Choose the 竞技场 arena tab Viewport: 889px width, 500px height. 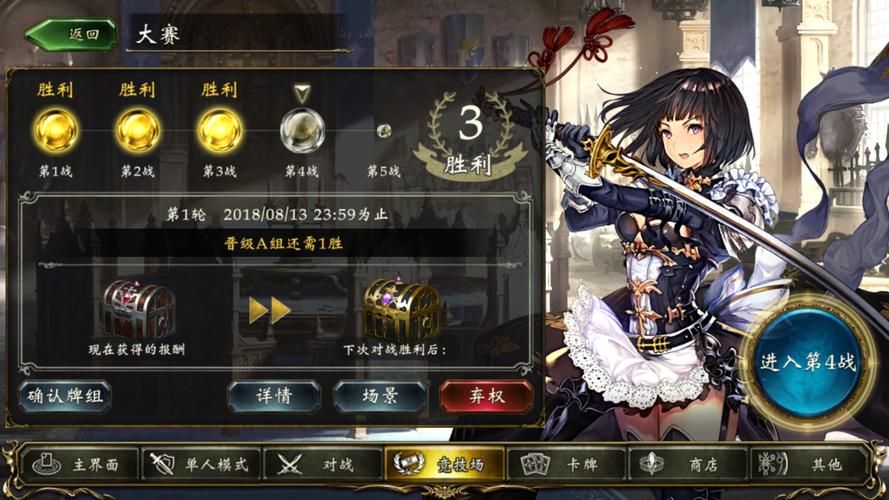[445, 464]
